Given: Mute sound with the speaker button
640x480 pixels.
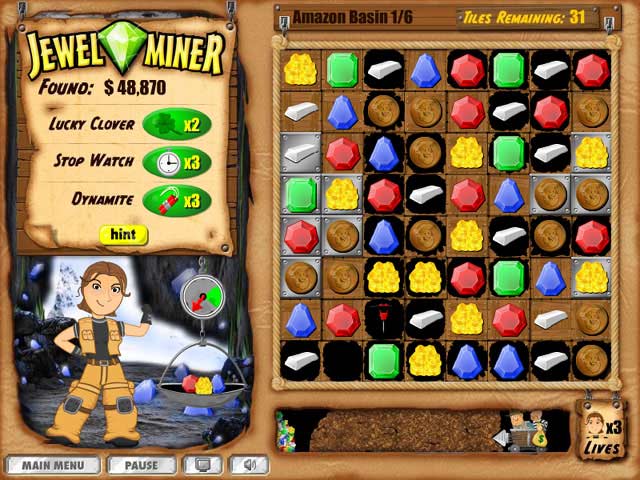Looking at the screenshot, I should (x=249, y=465).
